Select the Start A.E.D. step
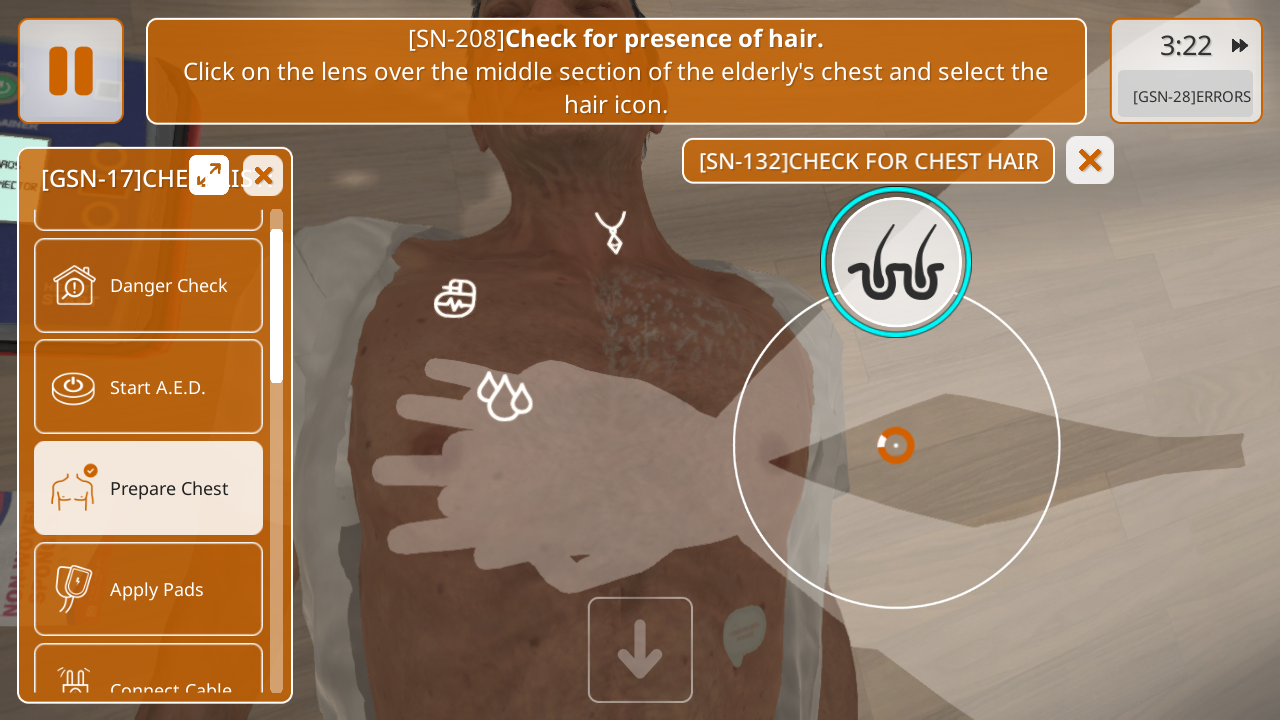This screenshot has height=720, width=1280. click(x=148, y=387)
